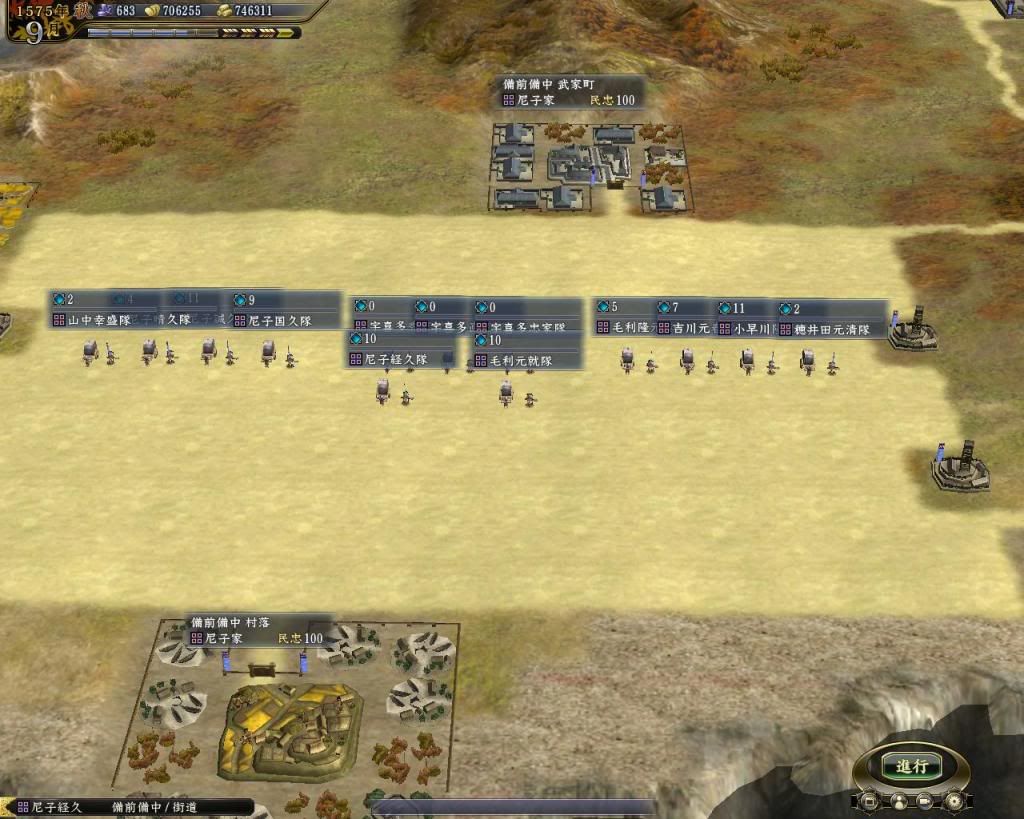Click the green 進行 advance button
This screenshot has width=1024, height=819.
pos(912,767)
